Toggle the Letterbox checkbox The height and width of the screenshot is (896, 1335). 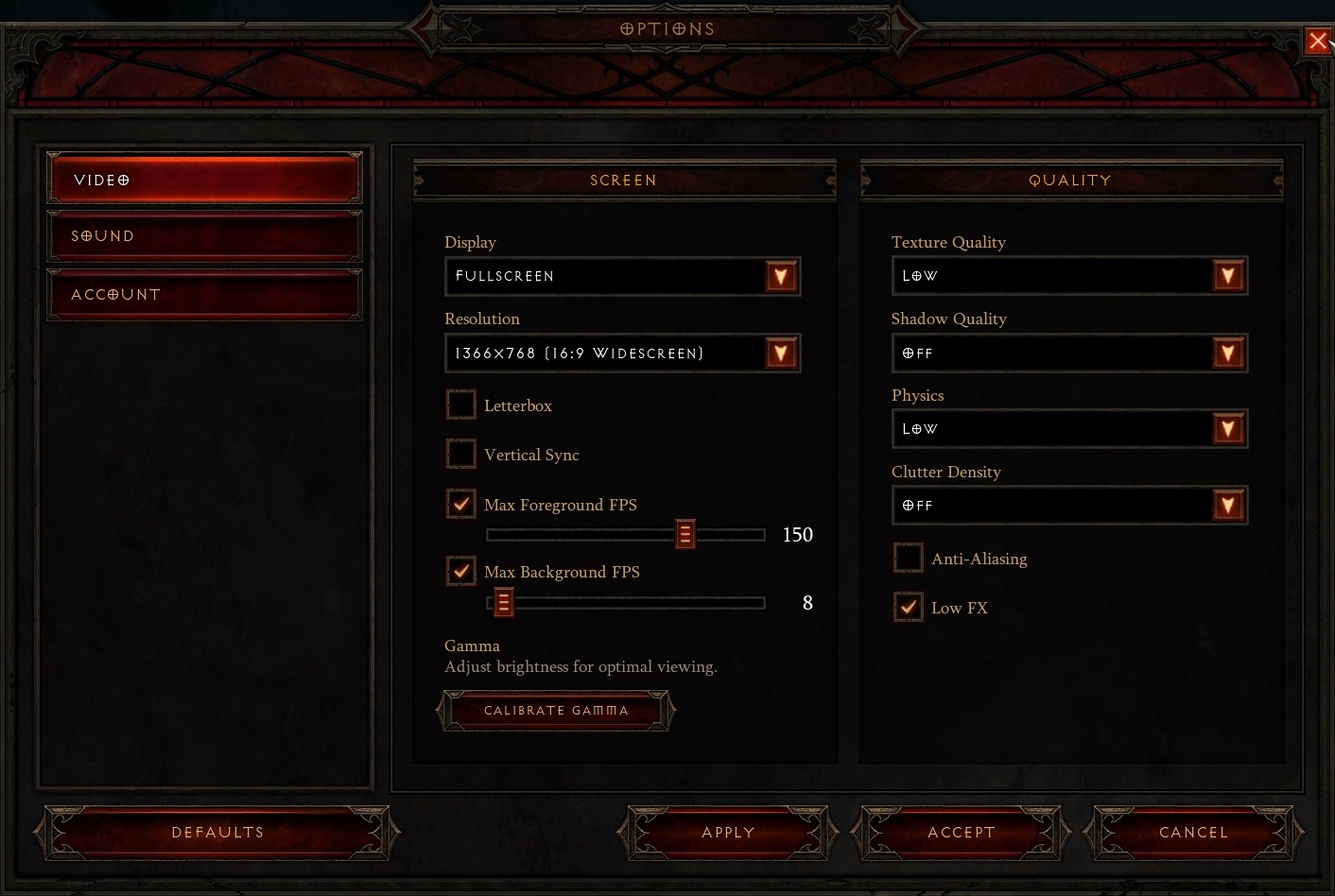[x=461, y=405]
